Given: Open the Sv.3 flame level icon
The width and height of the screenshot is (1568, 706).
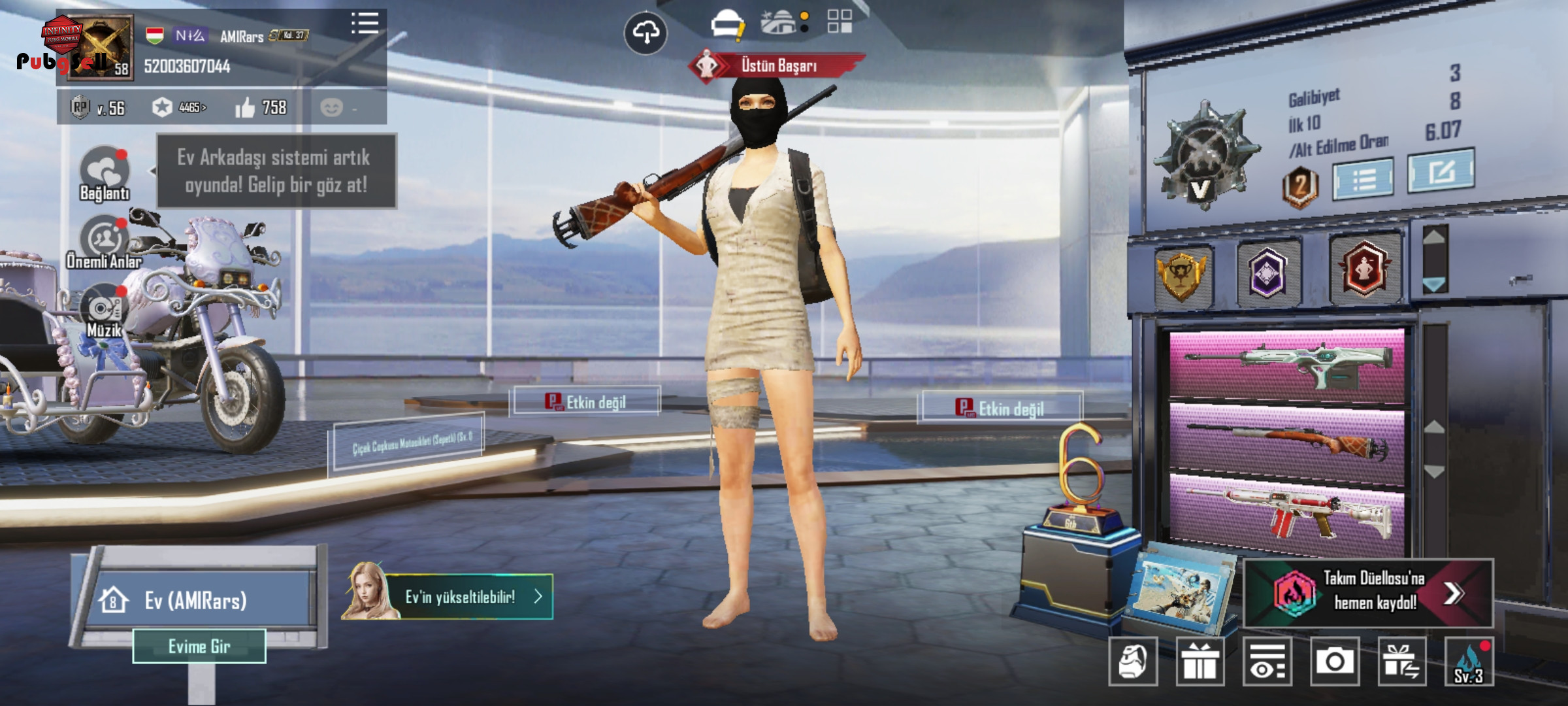Looking at the screenshot, I should (x=1469, y=662).
